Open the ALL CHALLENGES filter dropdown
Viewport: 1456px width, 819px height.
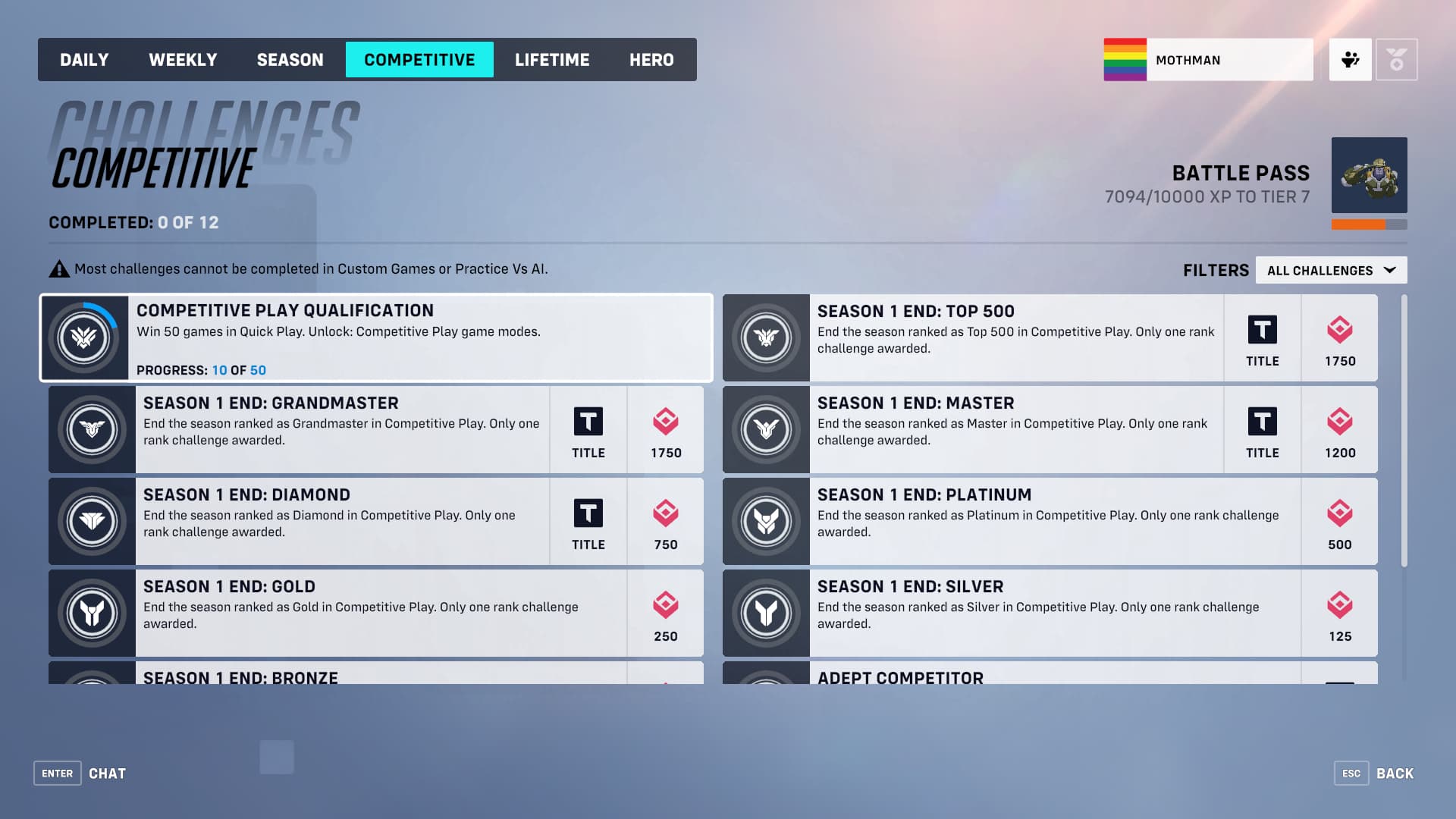coord(1331,270)
